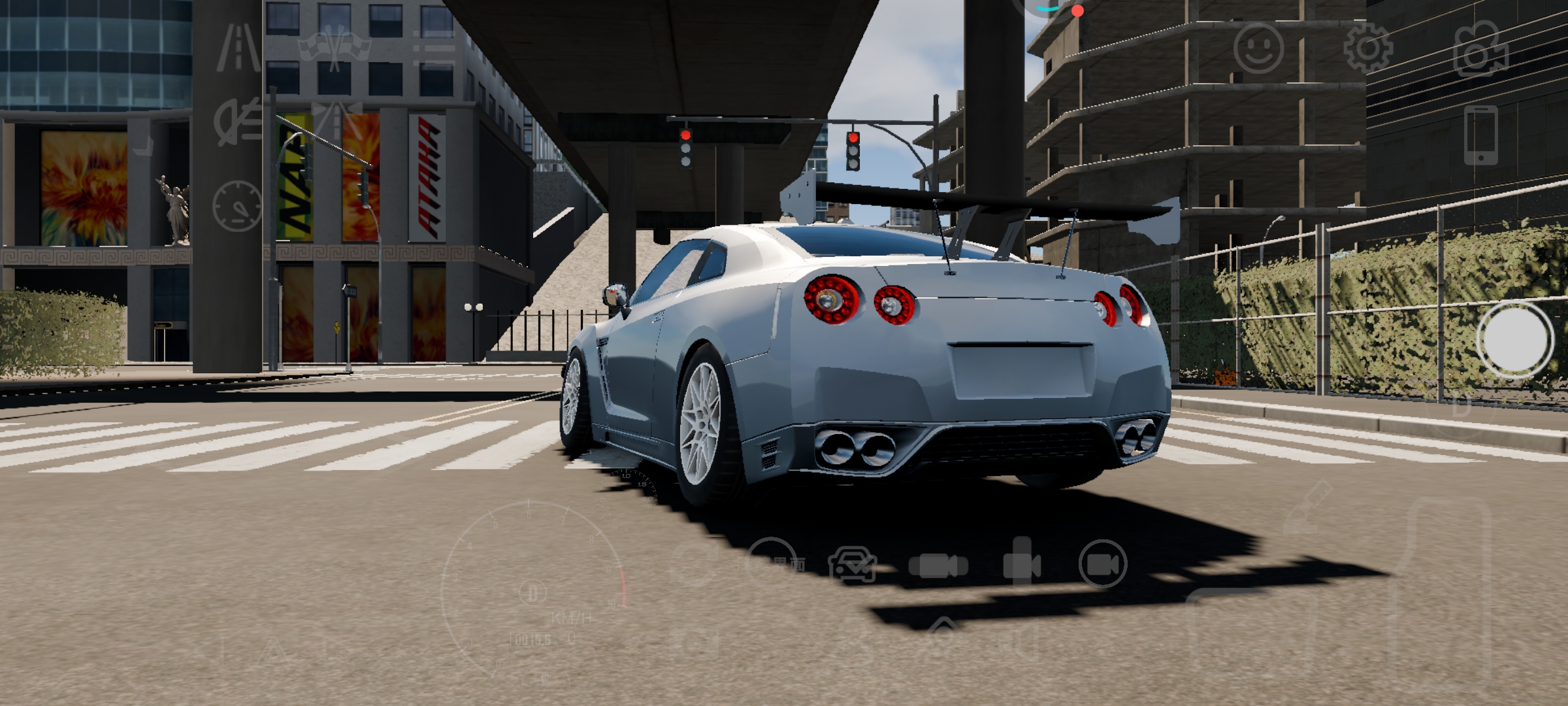
Task: Open the settings gear menu
Action: (x=1368, y=47)
